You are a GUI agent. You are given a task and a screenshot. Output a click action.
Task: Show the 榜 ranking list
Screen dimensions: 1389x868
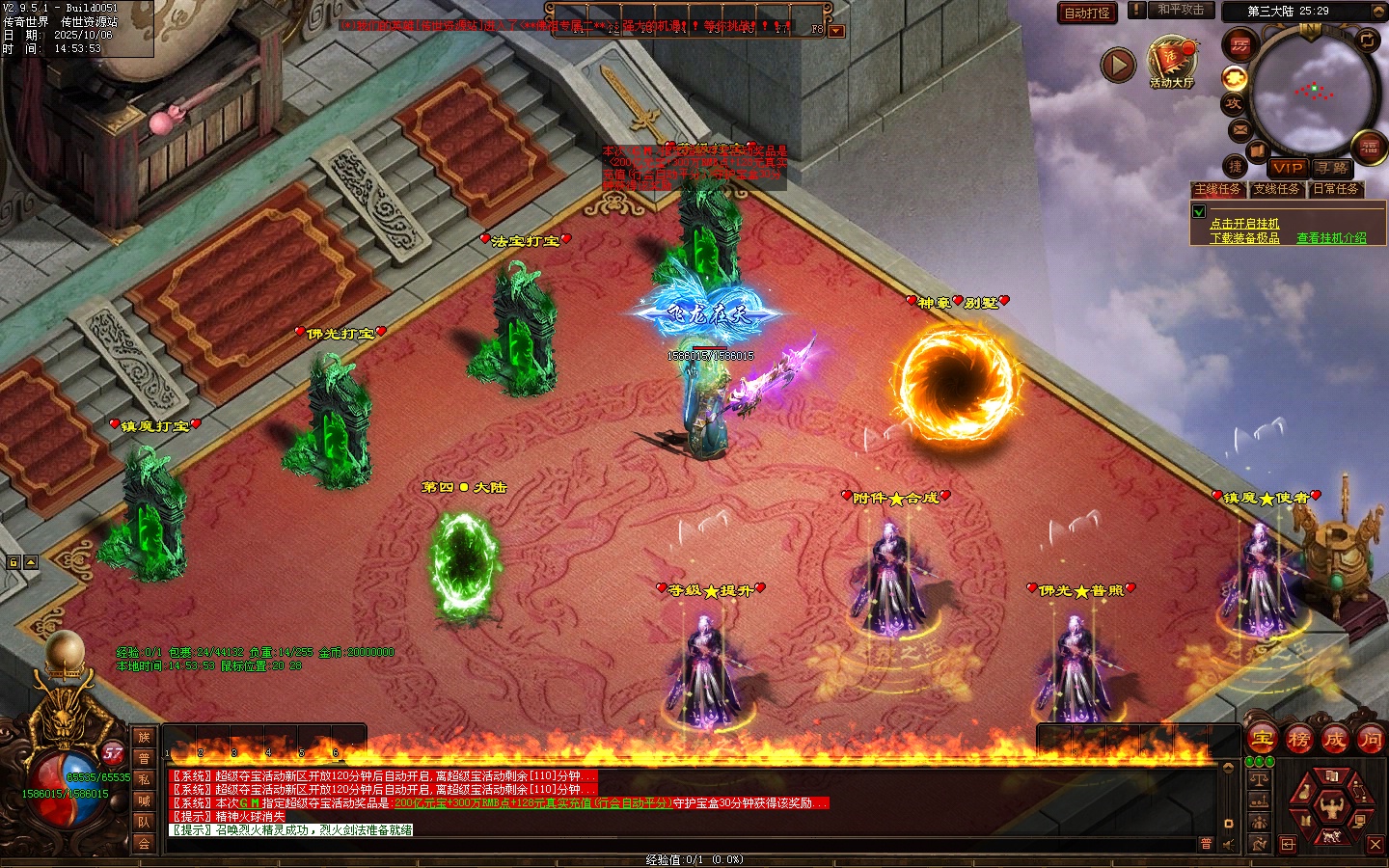(1298, 740)
